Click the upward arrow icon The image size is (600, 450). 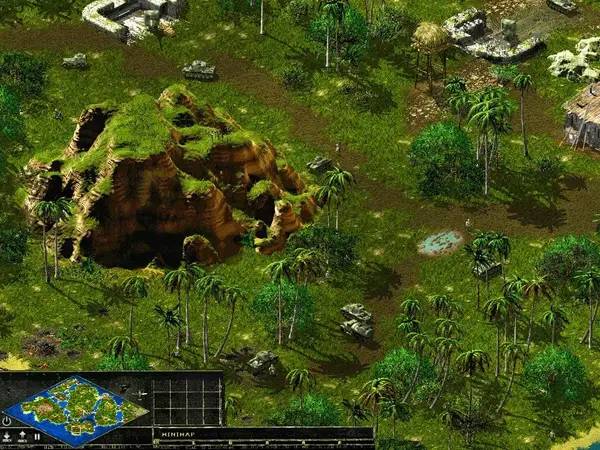pos(22,437)
